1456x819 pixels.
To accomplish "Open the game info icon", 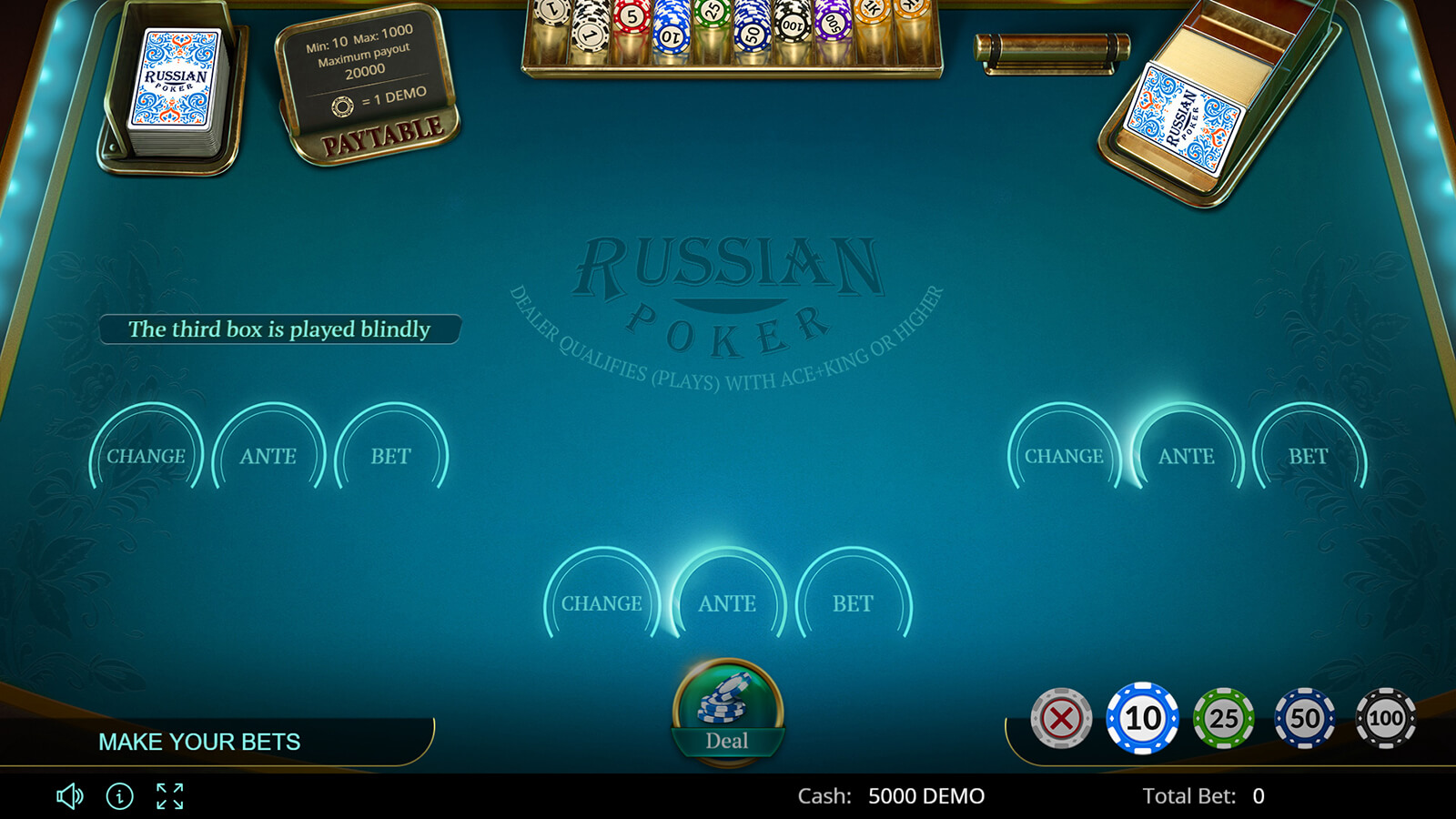I will point(119,796).
